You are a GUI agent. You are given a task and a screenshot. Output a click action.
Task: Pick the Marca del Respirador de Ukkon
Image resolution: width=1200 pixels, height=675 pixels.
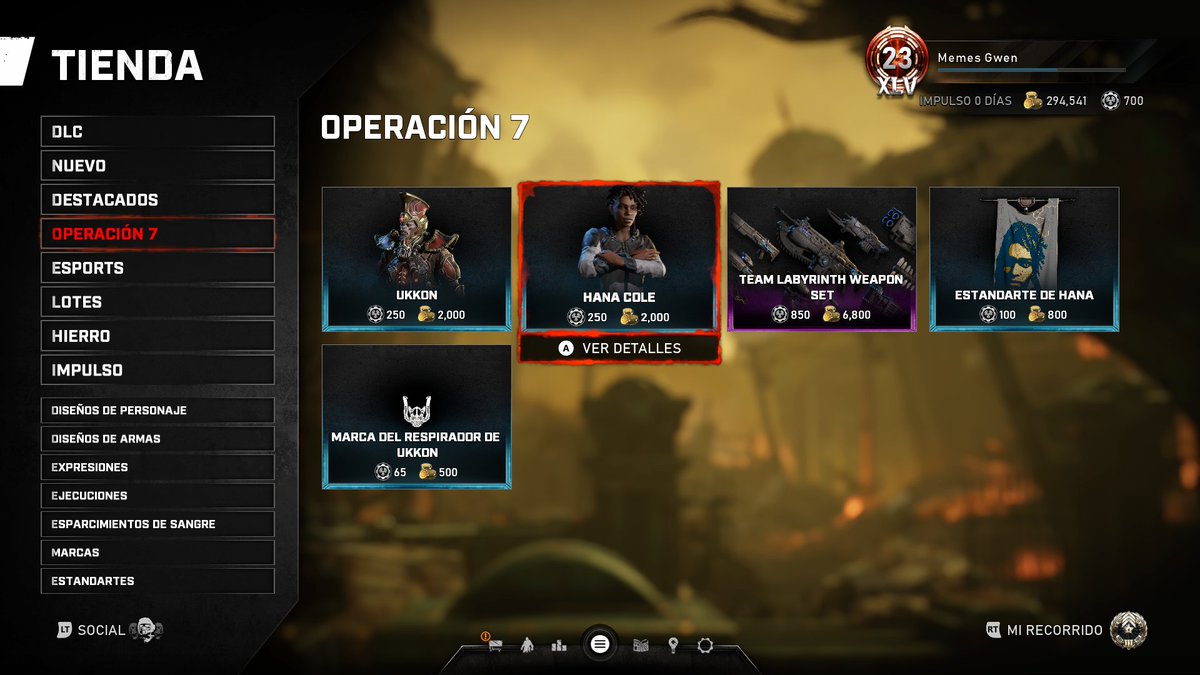point(416,416)
